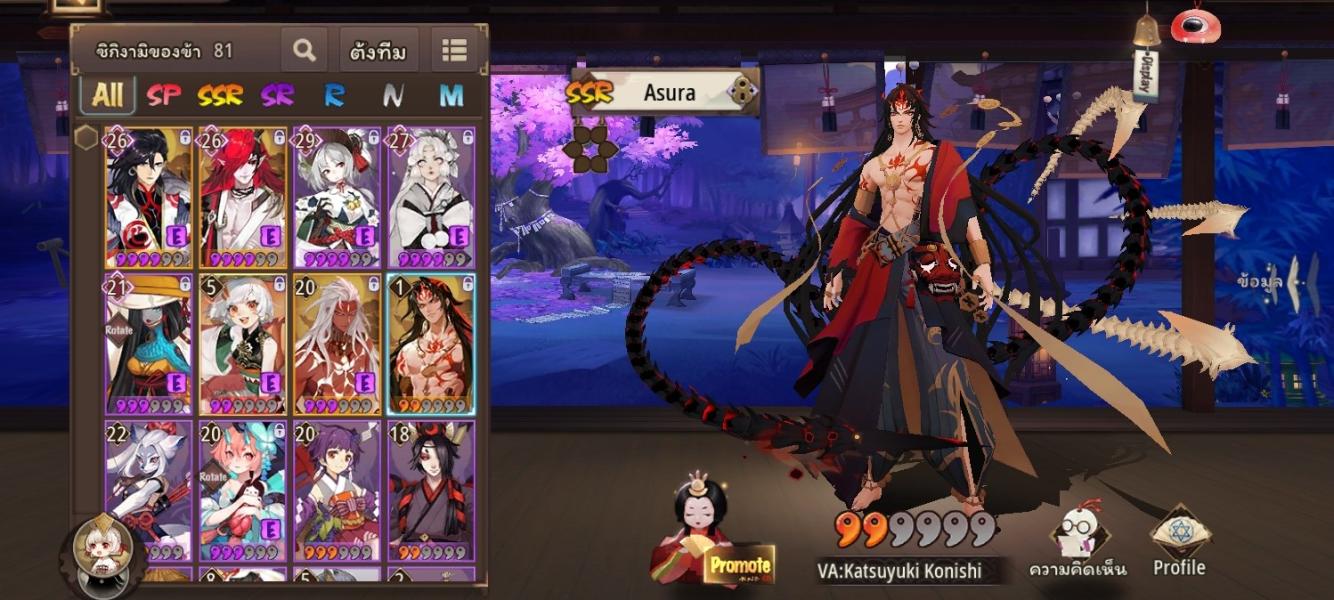Image resolution: width=1334 pixels, height=600 pixels.
Task: Click the Promote button
Action: click(739, 566)
